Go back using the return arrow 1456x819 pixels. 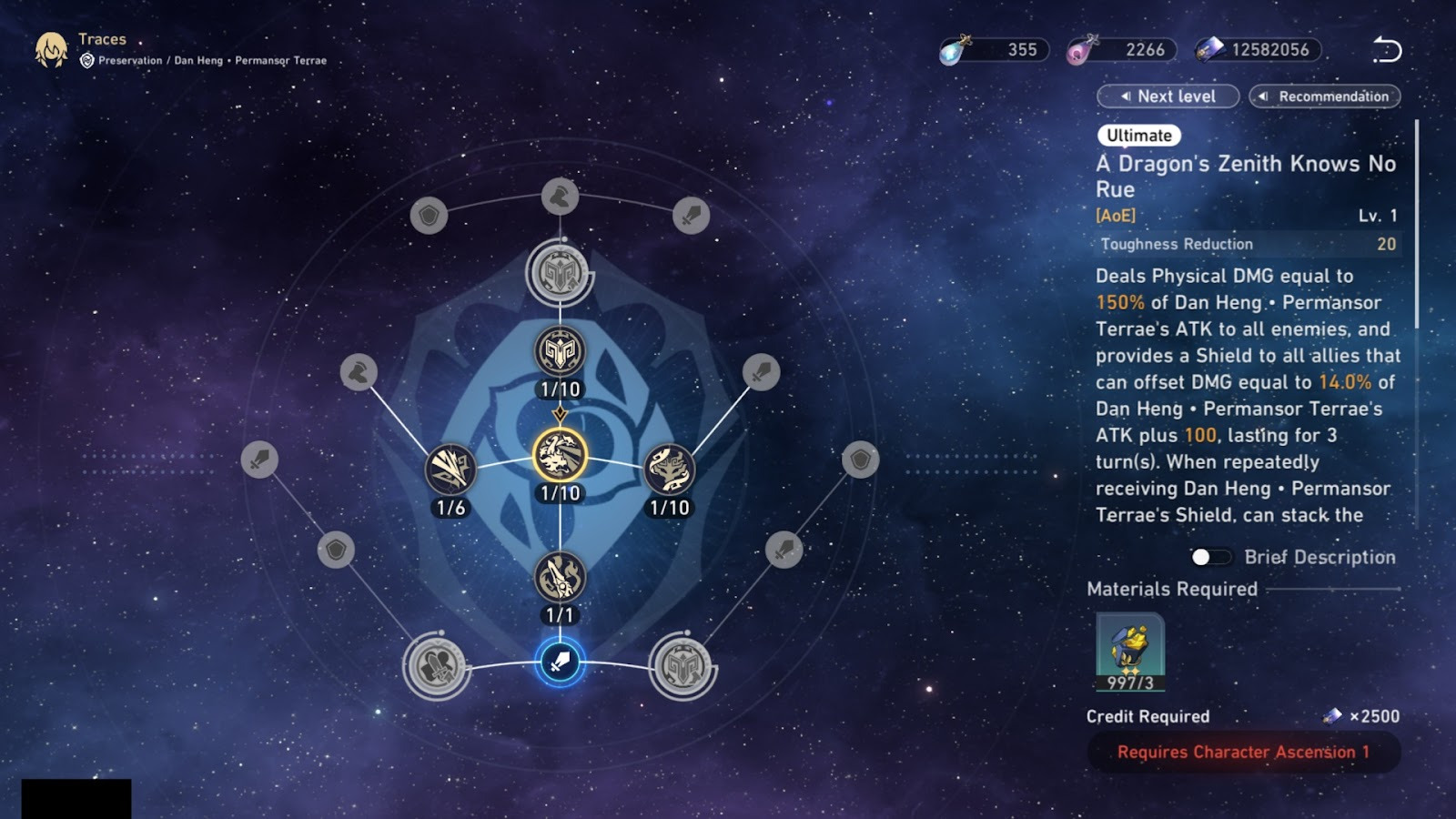(1386, 50)
